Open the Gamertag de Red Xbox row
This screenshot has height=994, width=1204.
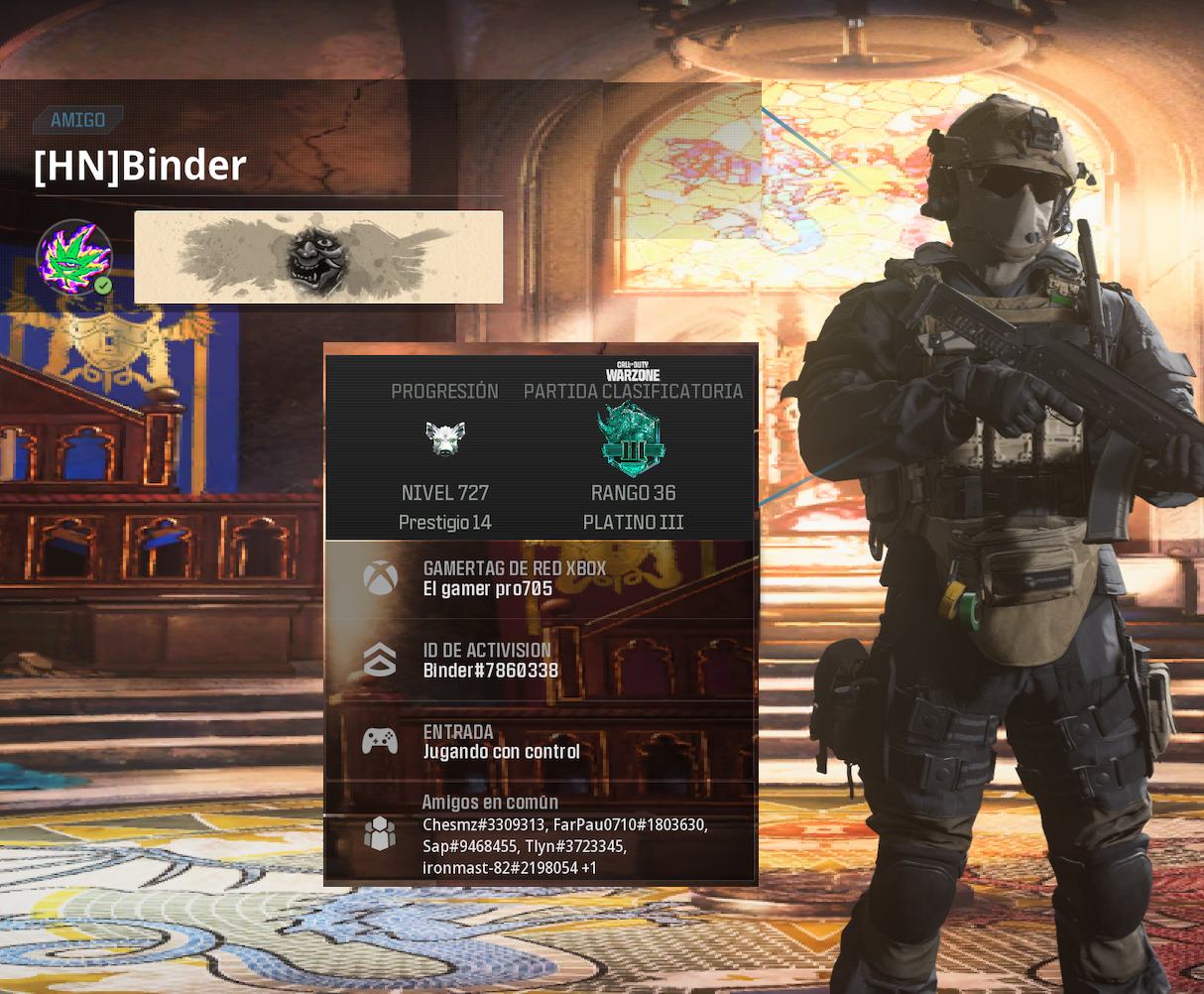click(x=541, y=578)
